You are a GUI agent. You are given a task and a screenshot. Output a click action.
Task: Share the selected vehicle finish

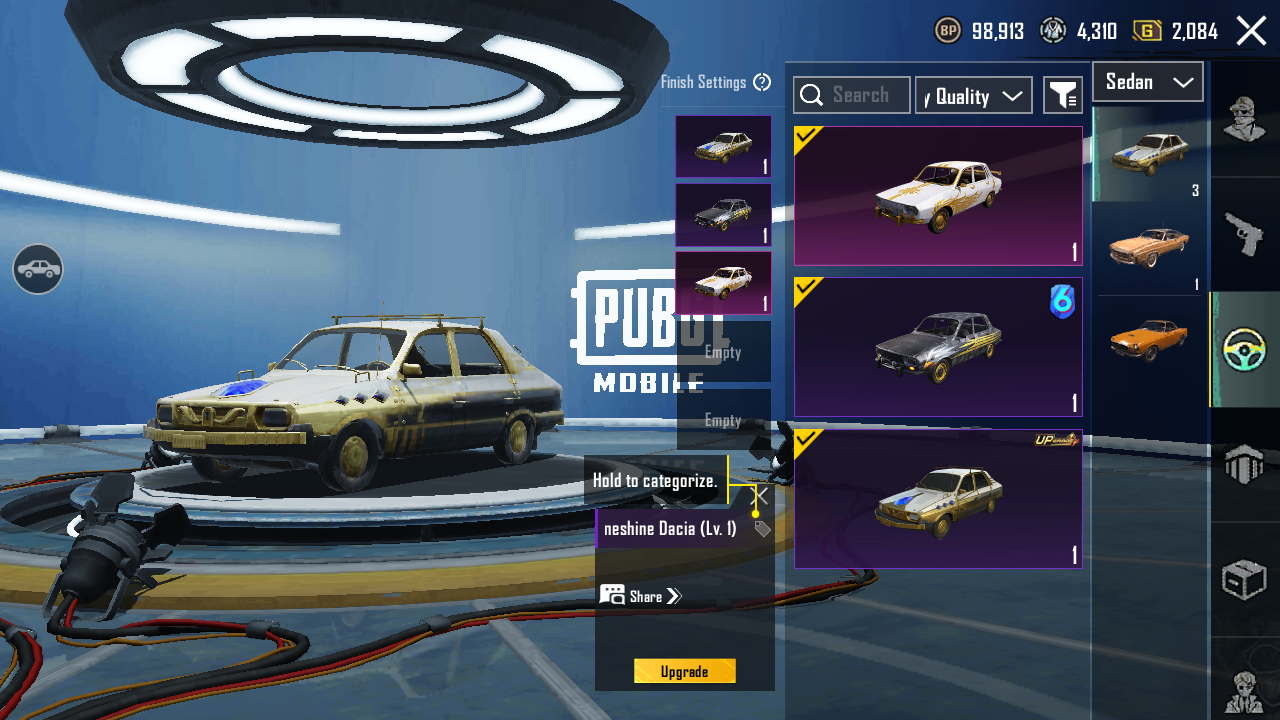click(x=641, y=596)
